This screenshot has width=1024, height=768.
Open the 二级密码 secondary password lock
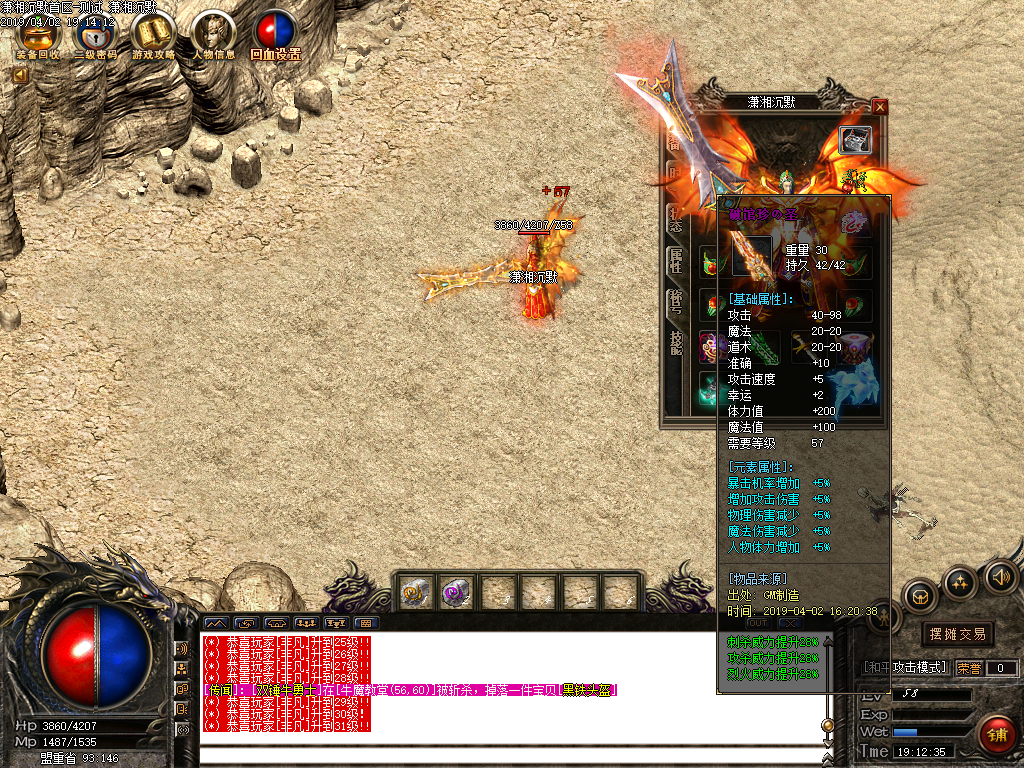pyautogui.click(x=97, y=37)
